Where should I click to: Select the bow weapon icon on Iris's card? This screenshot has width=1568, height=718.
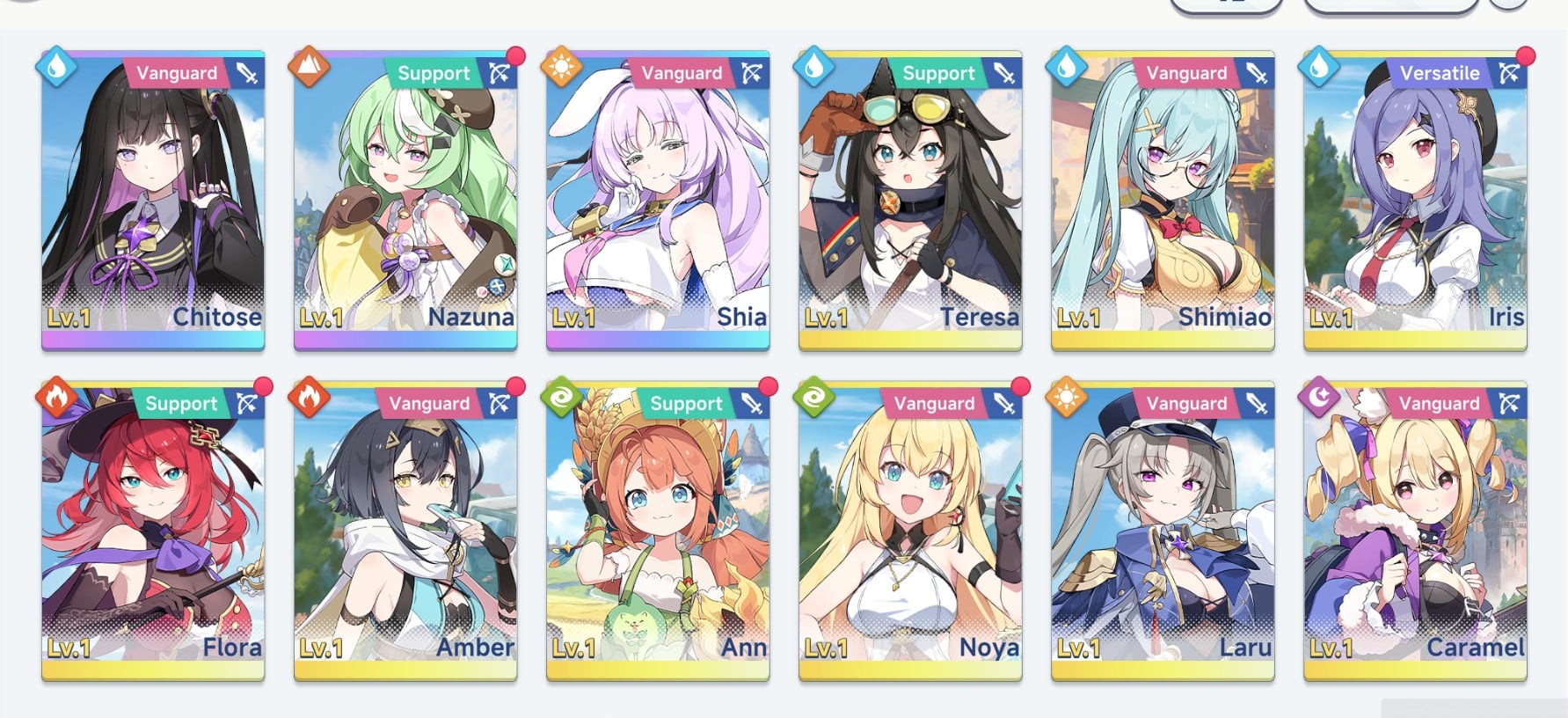point(1508,73)
